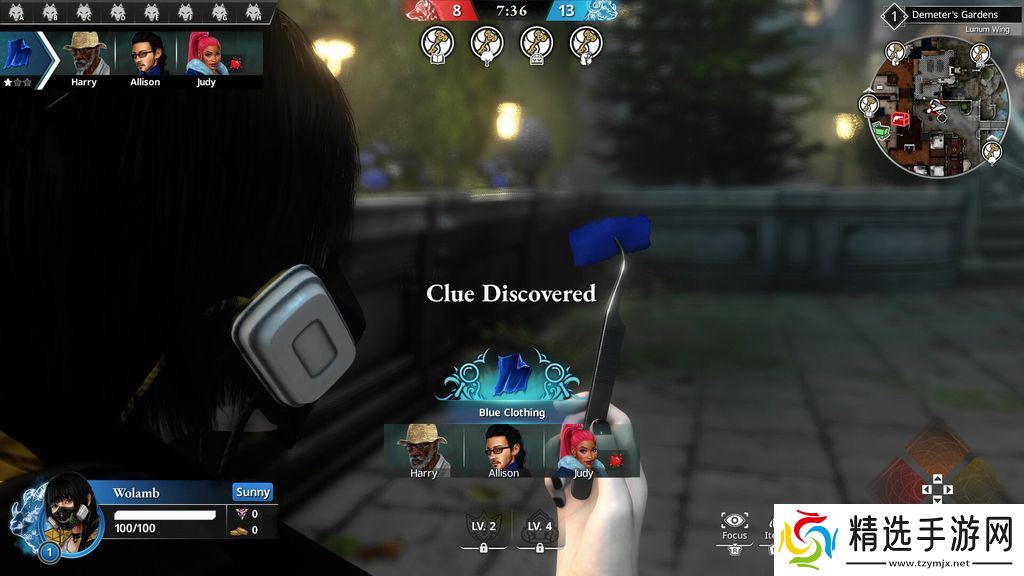This screenshot has width=1024, height=576.
Task: Click the locked LV. 2 skill slot
Action: click(x=485, y=531)
